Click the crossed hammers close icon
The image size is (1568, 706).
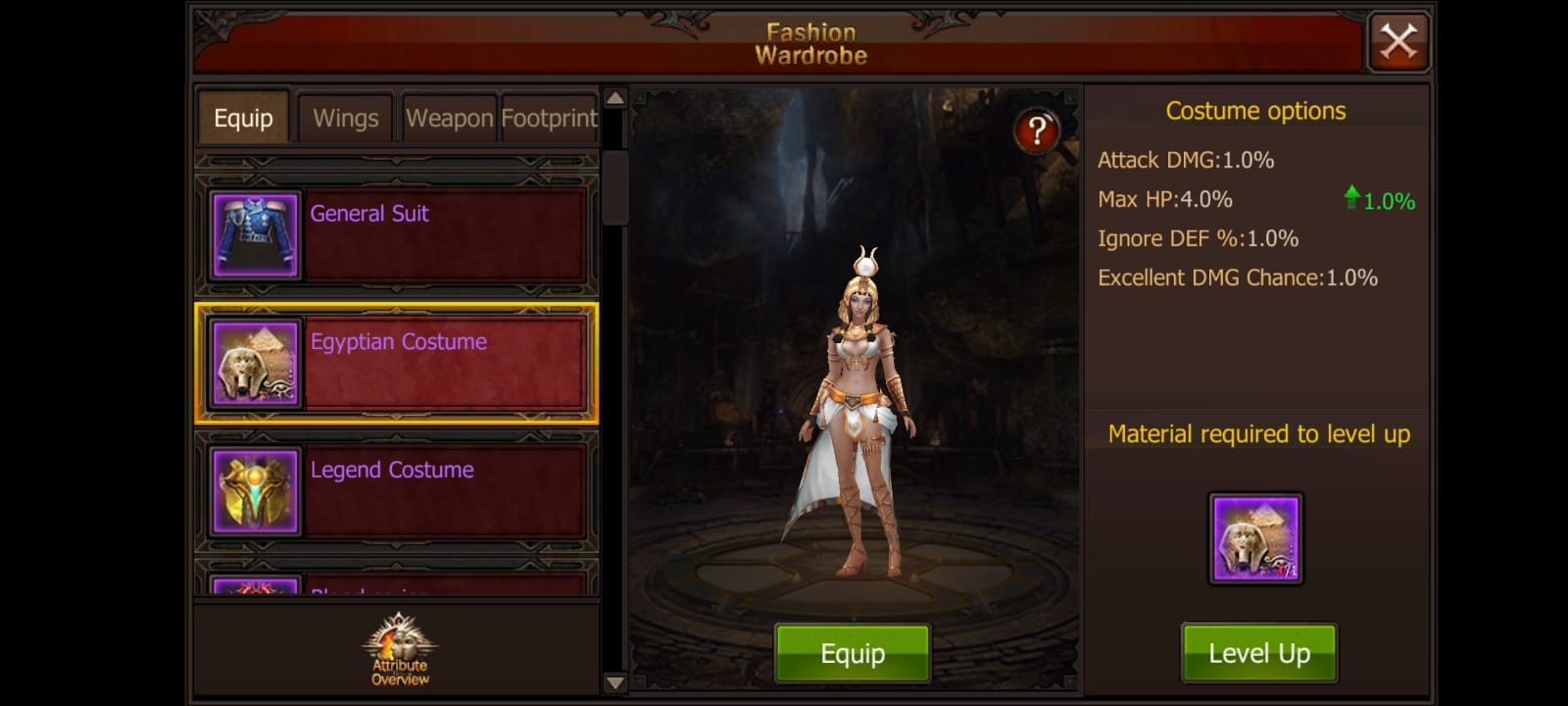click(x=1398, y=41)
